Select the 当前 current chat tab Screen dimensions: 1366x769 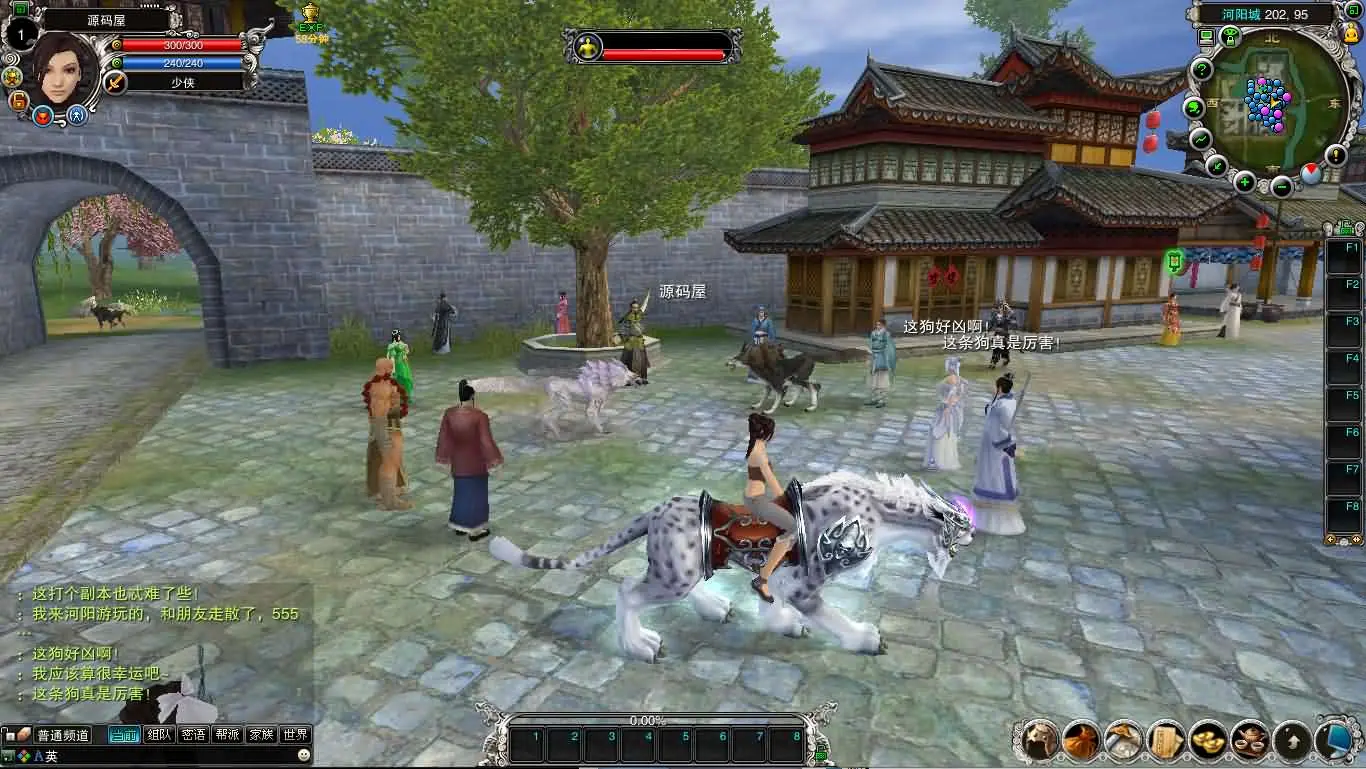[124, 735]
